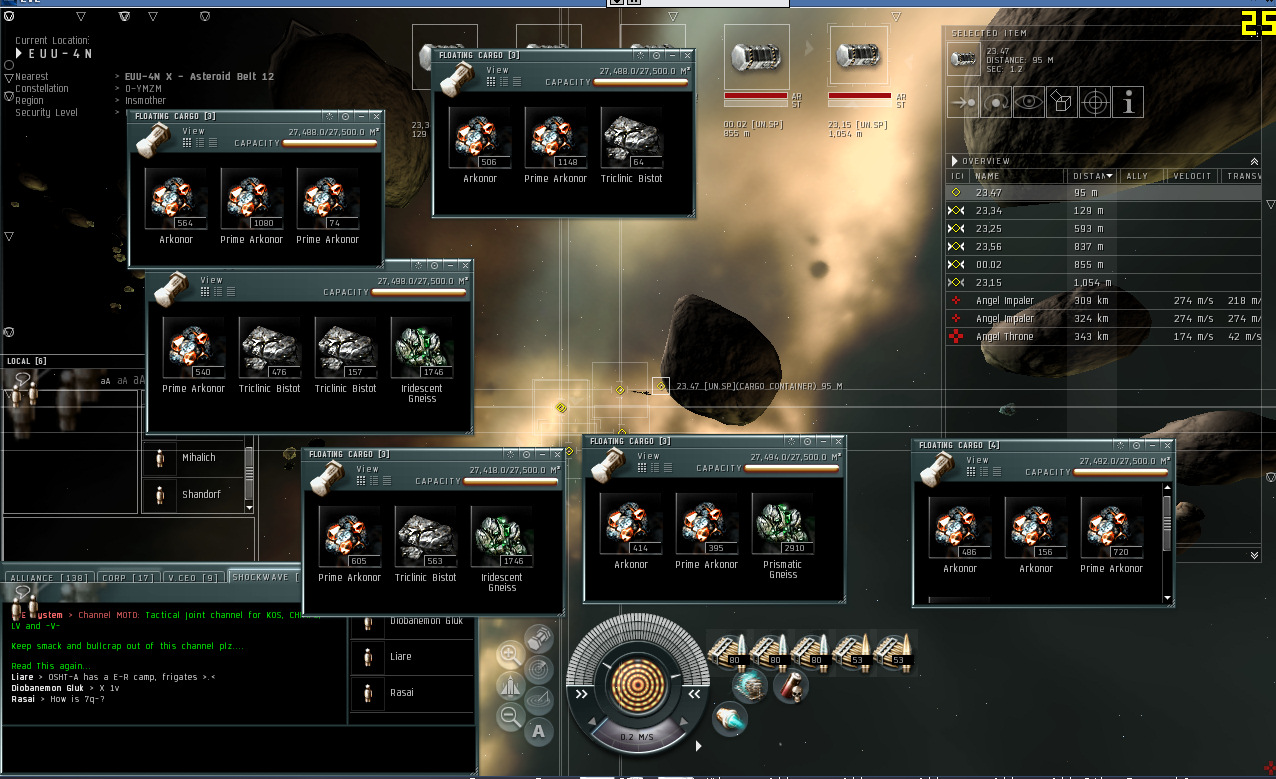The width and height of the screenshot is (1276, 779).
Task: Open the selected container's cargo cube icon
Action: [x=1061, y=102]
